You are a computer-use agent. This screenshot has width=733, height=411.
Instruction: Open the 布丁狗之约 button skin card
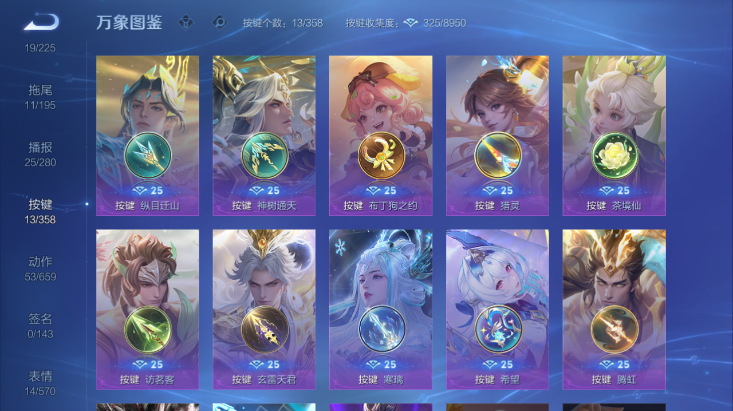pyautogui.click(x=381, y=135)
